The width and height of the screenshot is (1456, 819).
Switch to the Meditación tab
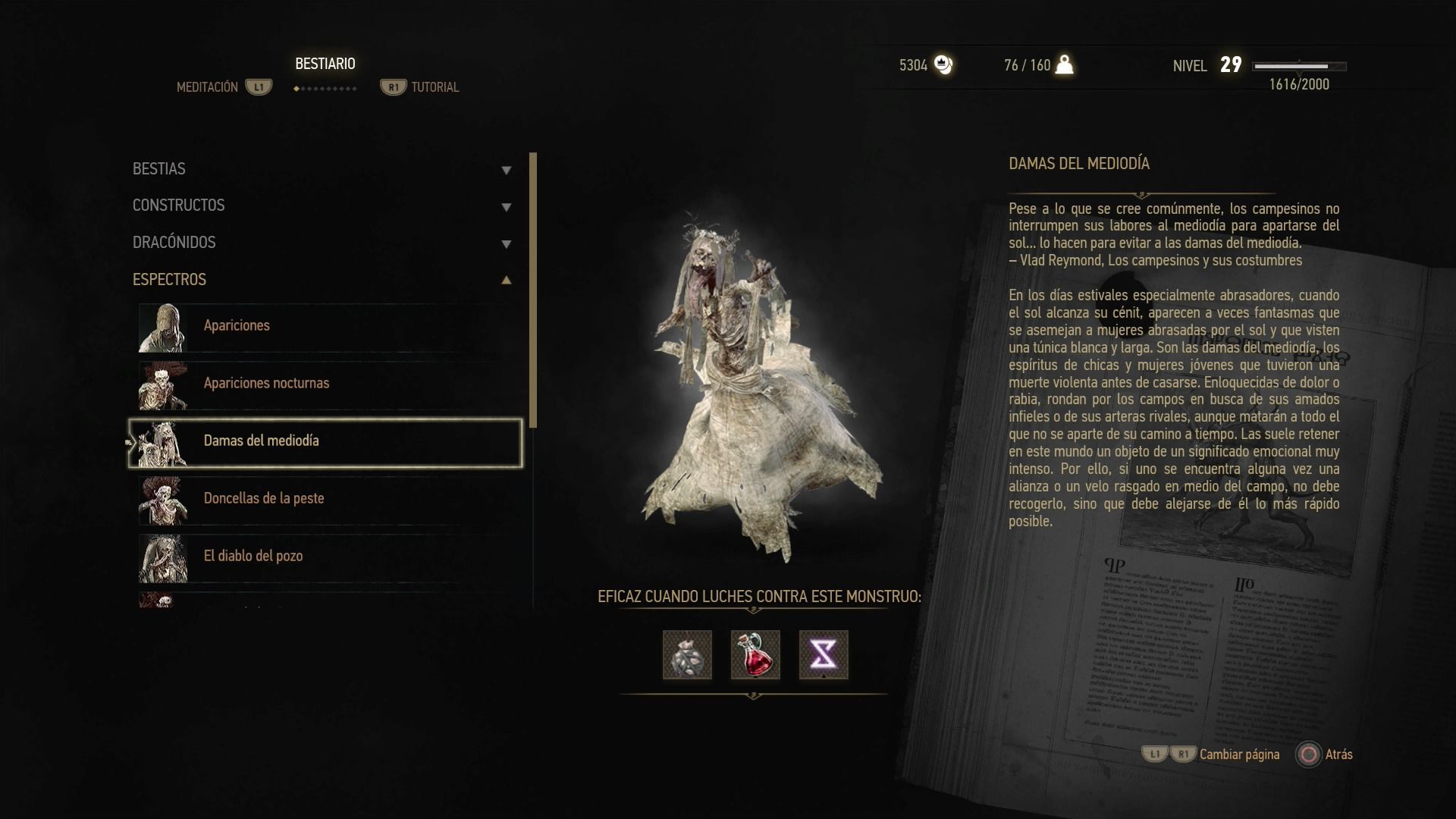coord(208,87)
